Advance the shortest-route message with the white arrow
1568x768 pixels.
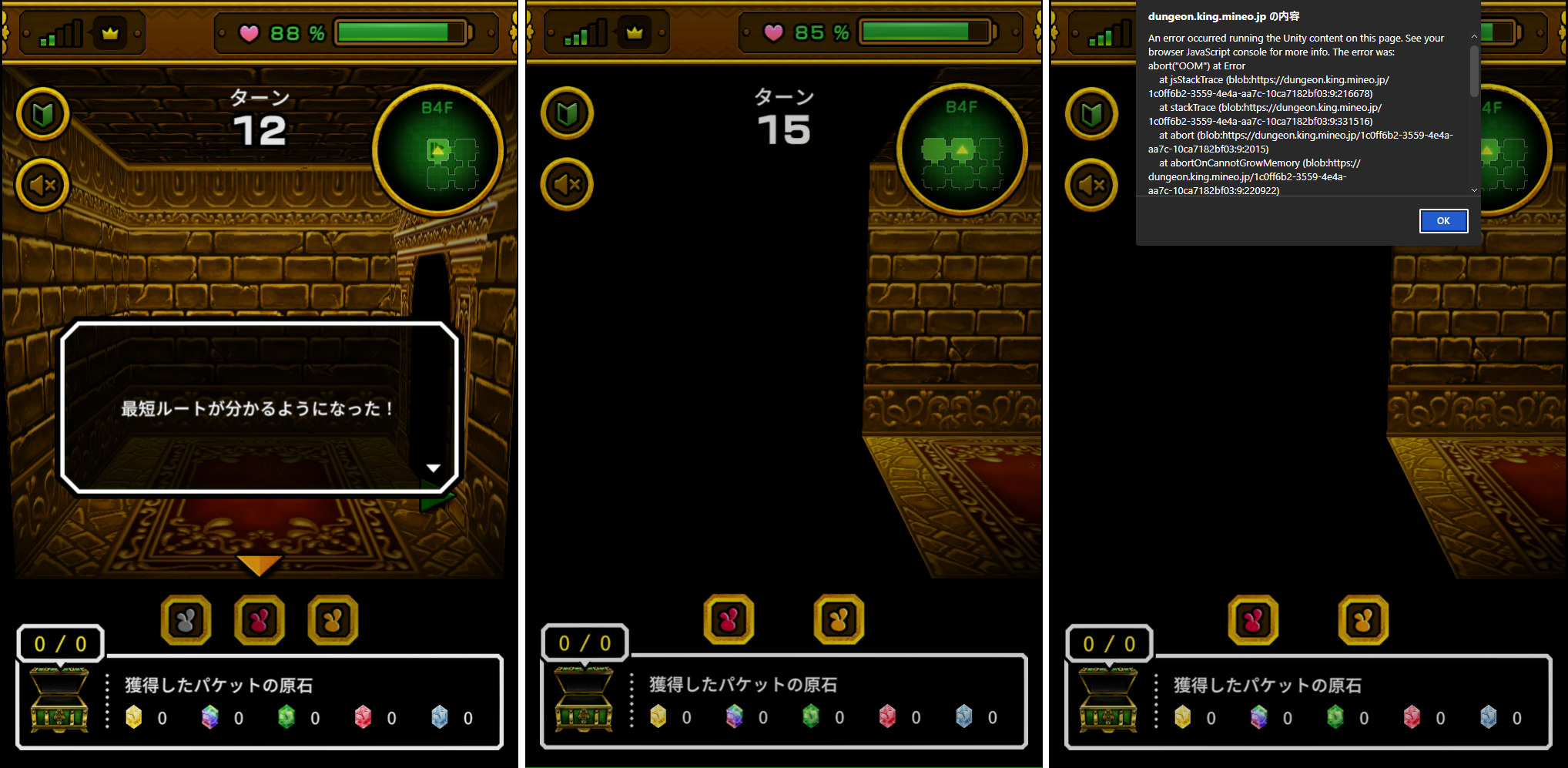(434, 468)
